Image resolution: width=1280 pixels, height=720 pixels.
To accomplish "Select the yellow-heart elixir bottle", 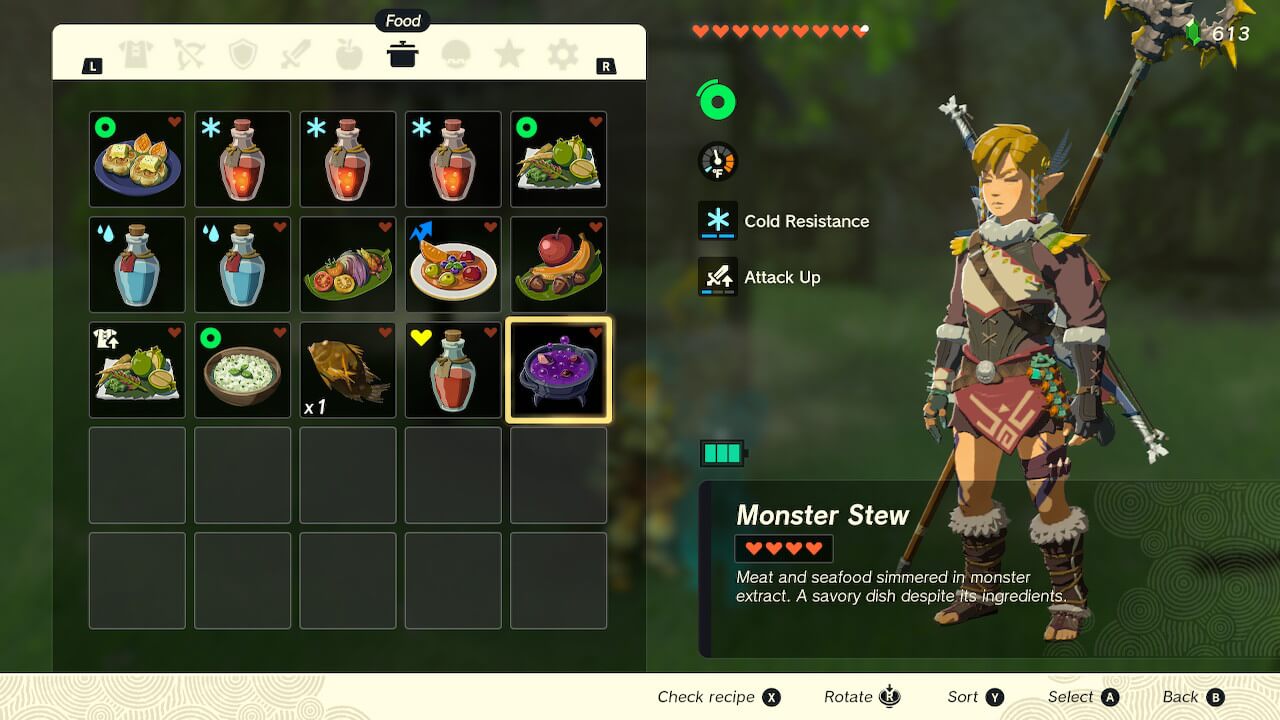I will [453, 370].
